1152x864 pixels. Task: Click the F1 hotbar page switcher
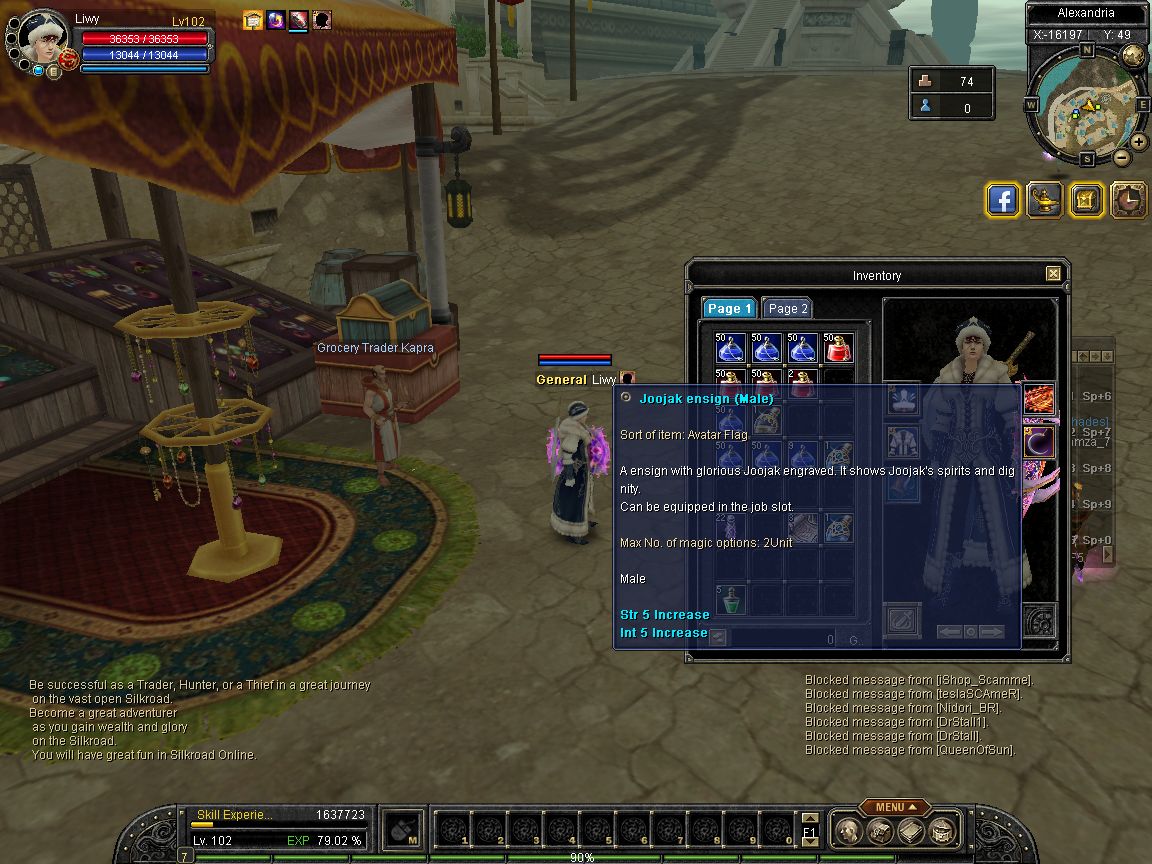pos(810,830)
